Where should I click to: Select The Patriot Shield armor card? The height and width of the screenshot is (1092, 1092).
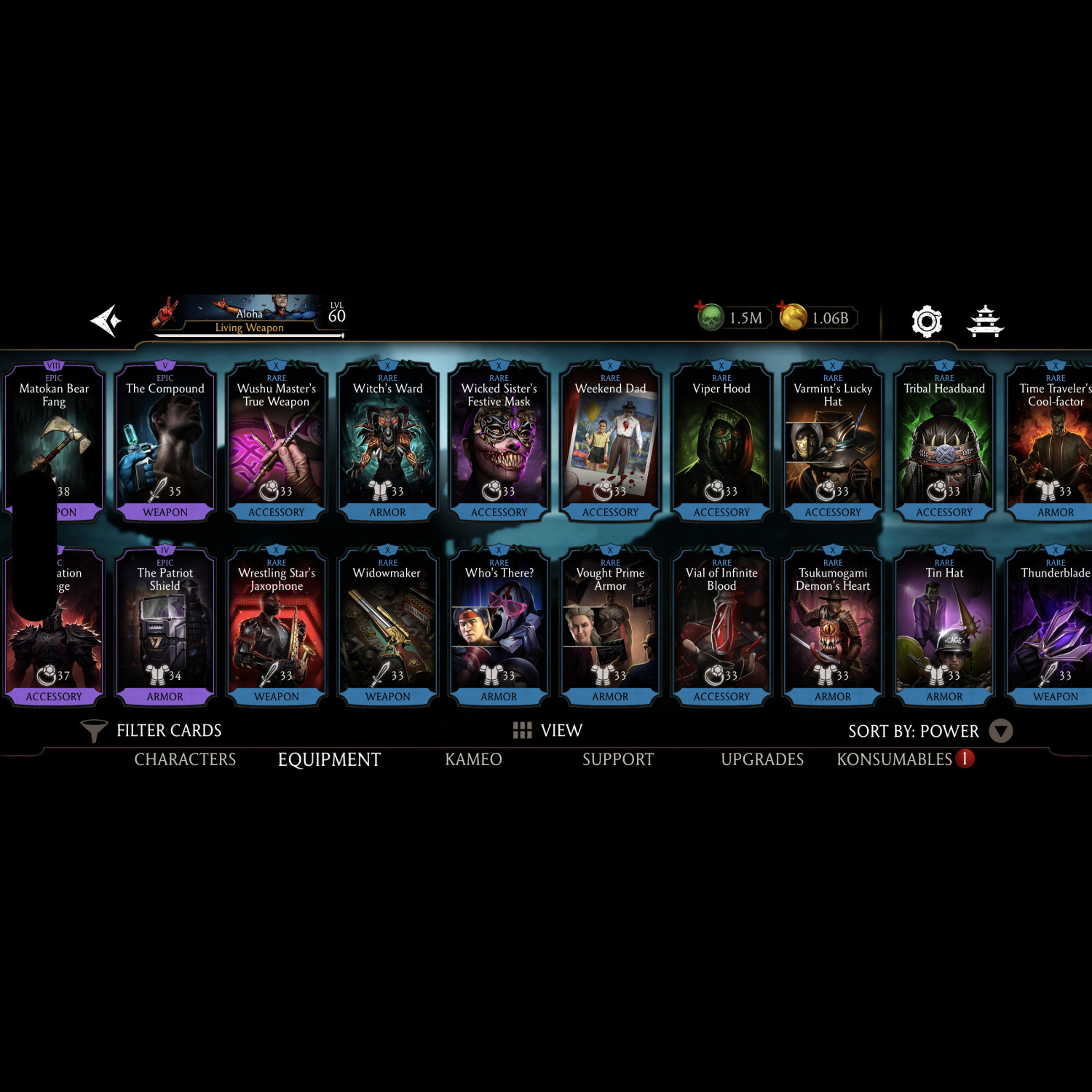[165, 626]
